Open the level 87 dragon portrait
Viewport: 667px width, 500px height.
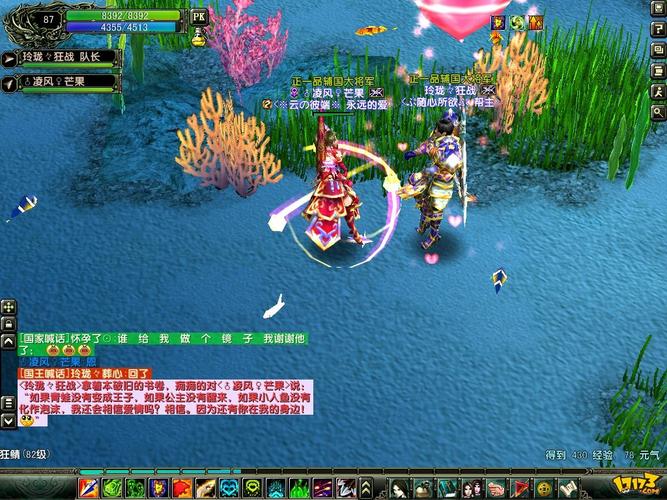[x=47, y=18]
